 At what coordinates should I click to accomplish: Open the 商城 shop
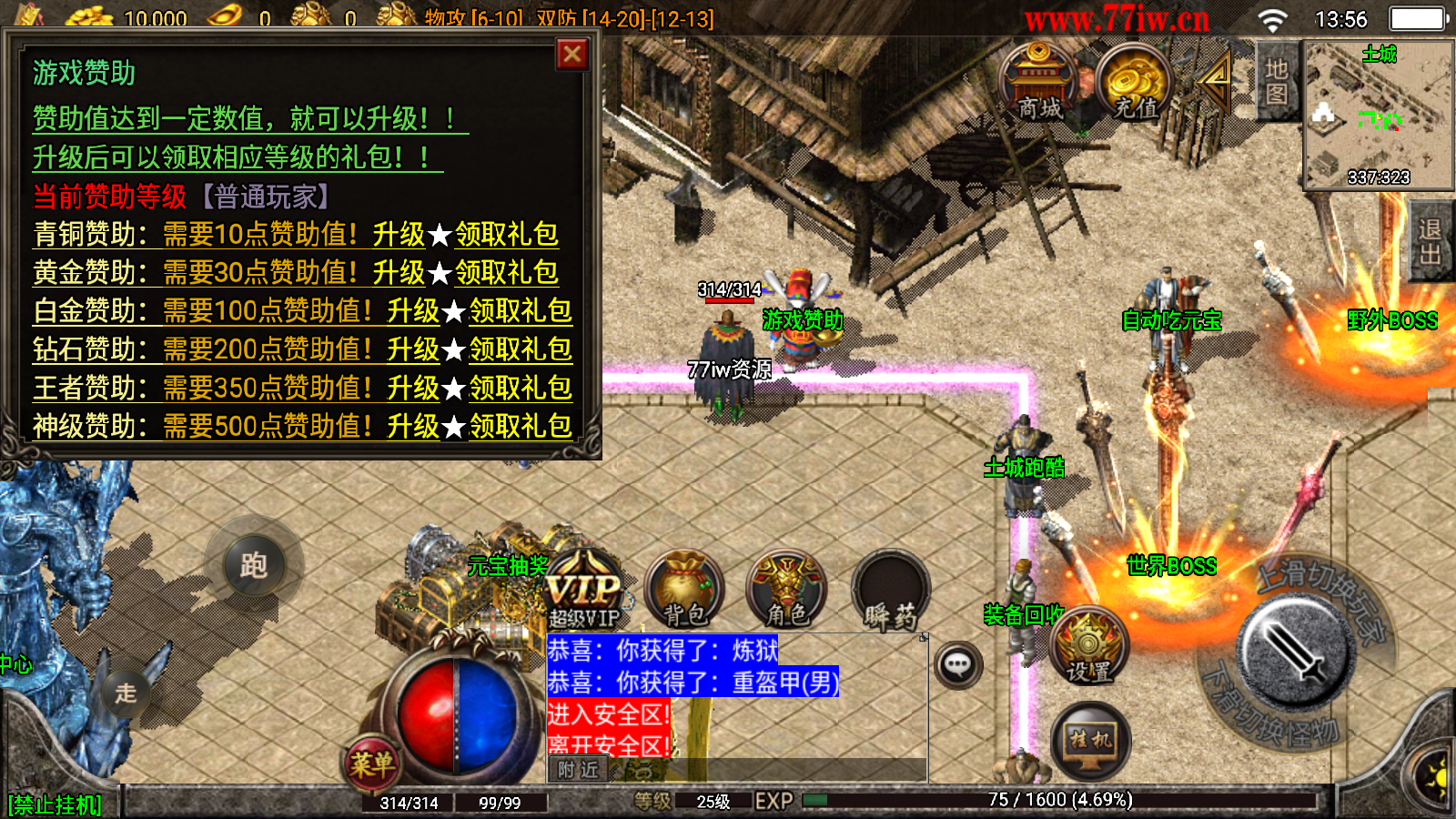point(1039,84)
